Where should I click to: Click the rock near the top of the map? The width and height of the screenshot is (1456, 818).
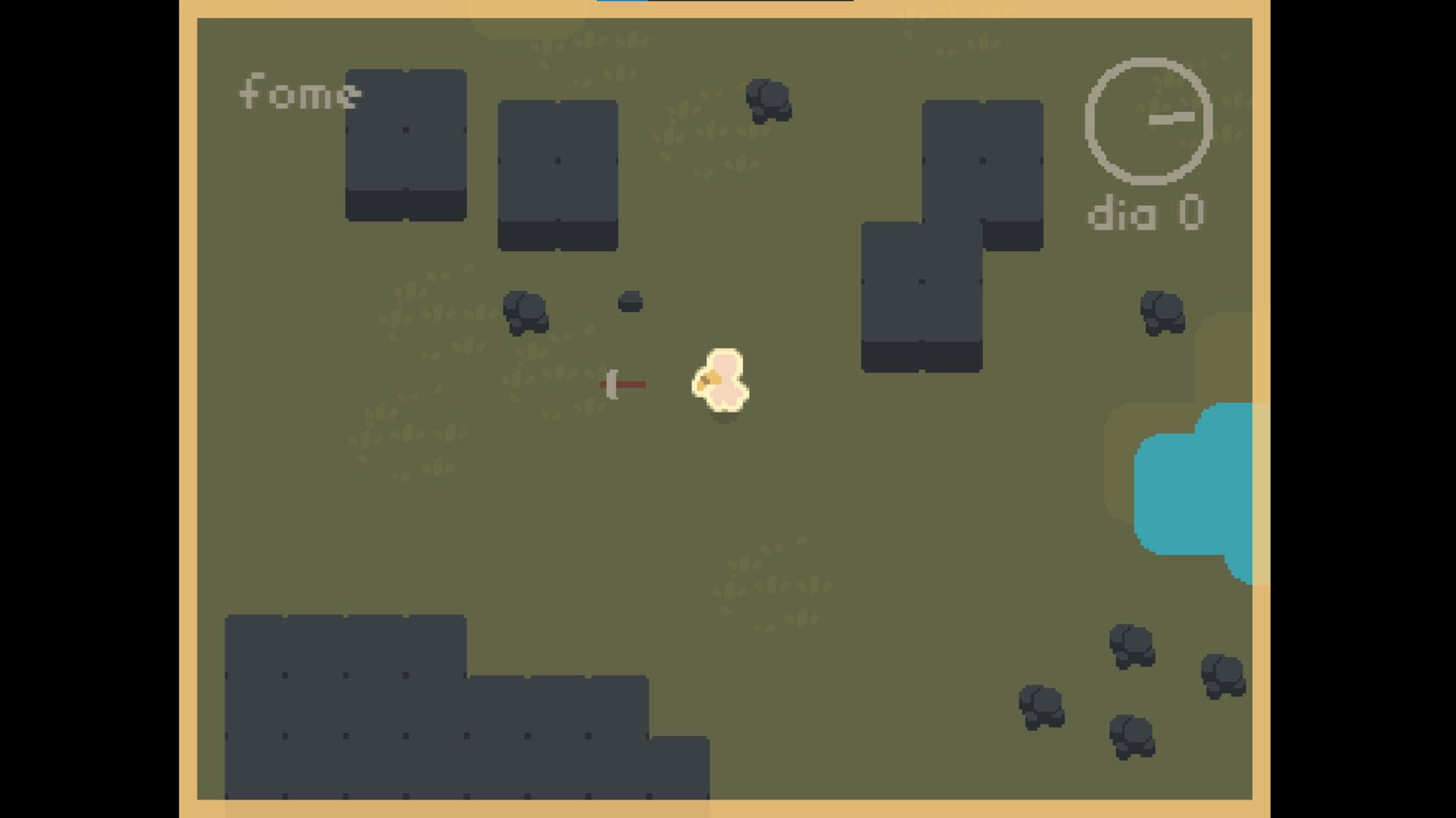point(769,101)
